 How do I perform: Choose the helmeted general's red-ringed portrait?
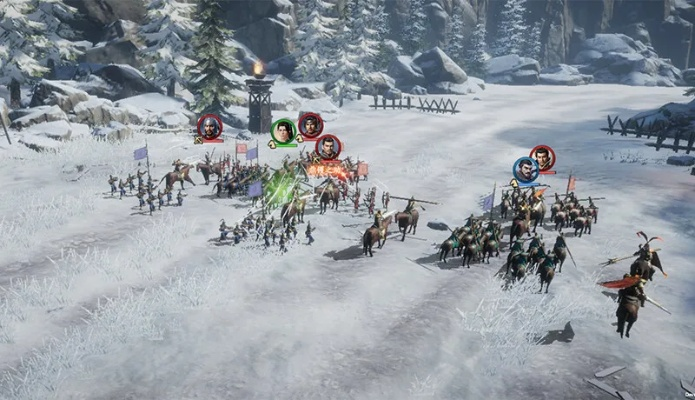pos(209,126)
